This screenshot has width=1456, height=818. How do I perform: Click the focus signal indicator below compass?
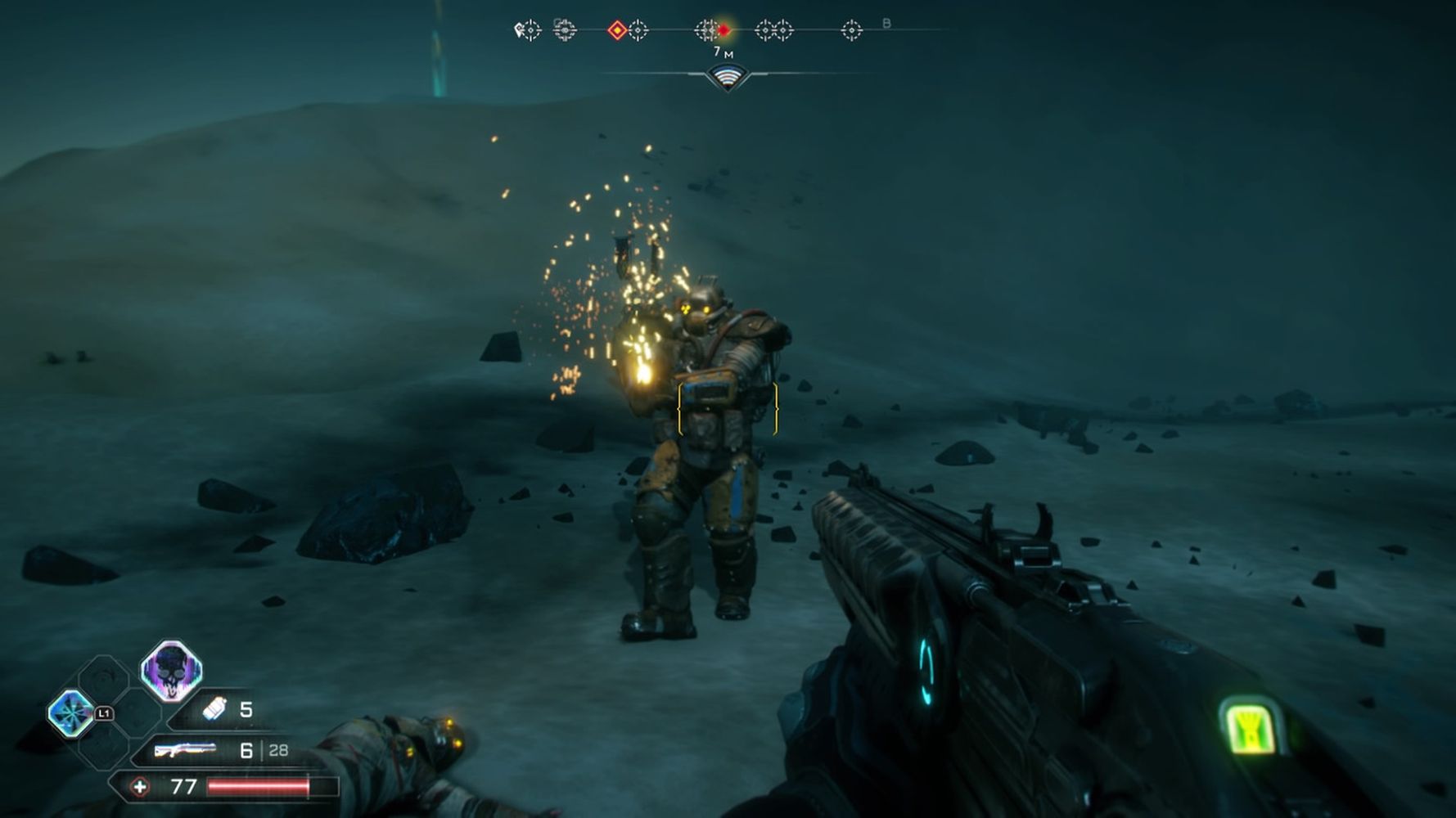pyautogui.click(x=727, y=77)
